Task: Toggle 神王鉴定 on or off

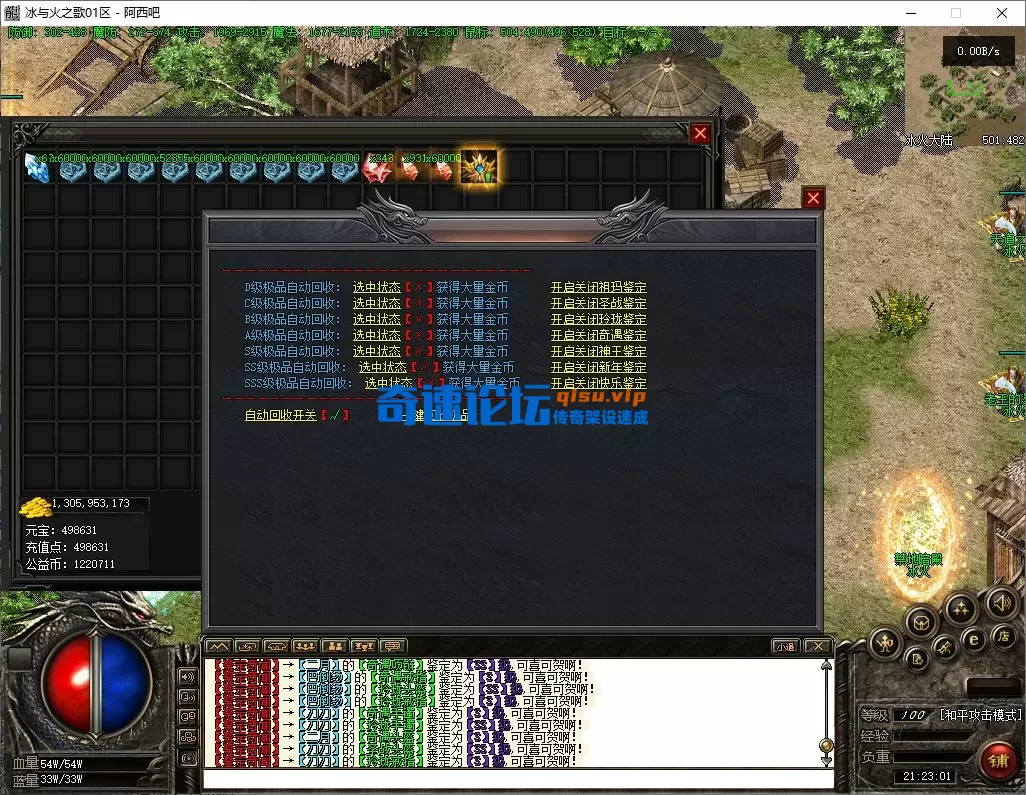Action: [x=598, y=351]
